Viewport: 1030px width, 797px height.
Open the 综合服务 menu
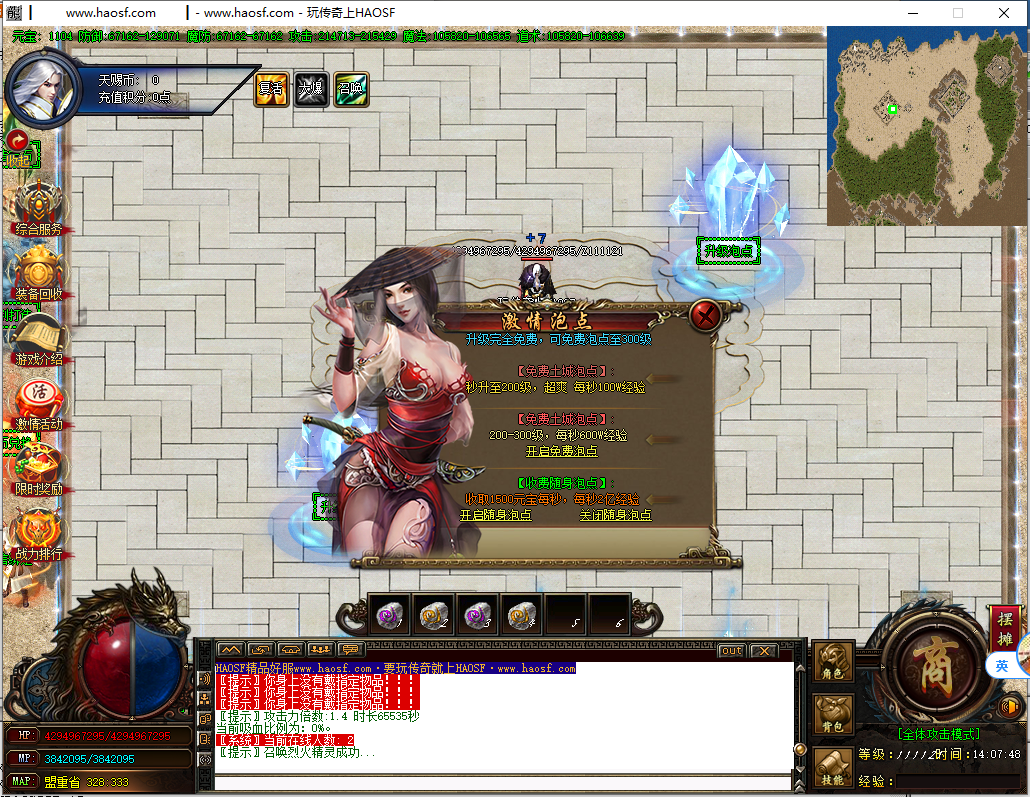(x=38, y=205)
